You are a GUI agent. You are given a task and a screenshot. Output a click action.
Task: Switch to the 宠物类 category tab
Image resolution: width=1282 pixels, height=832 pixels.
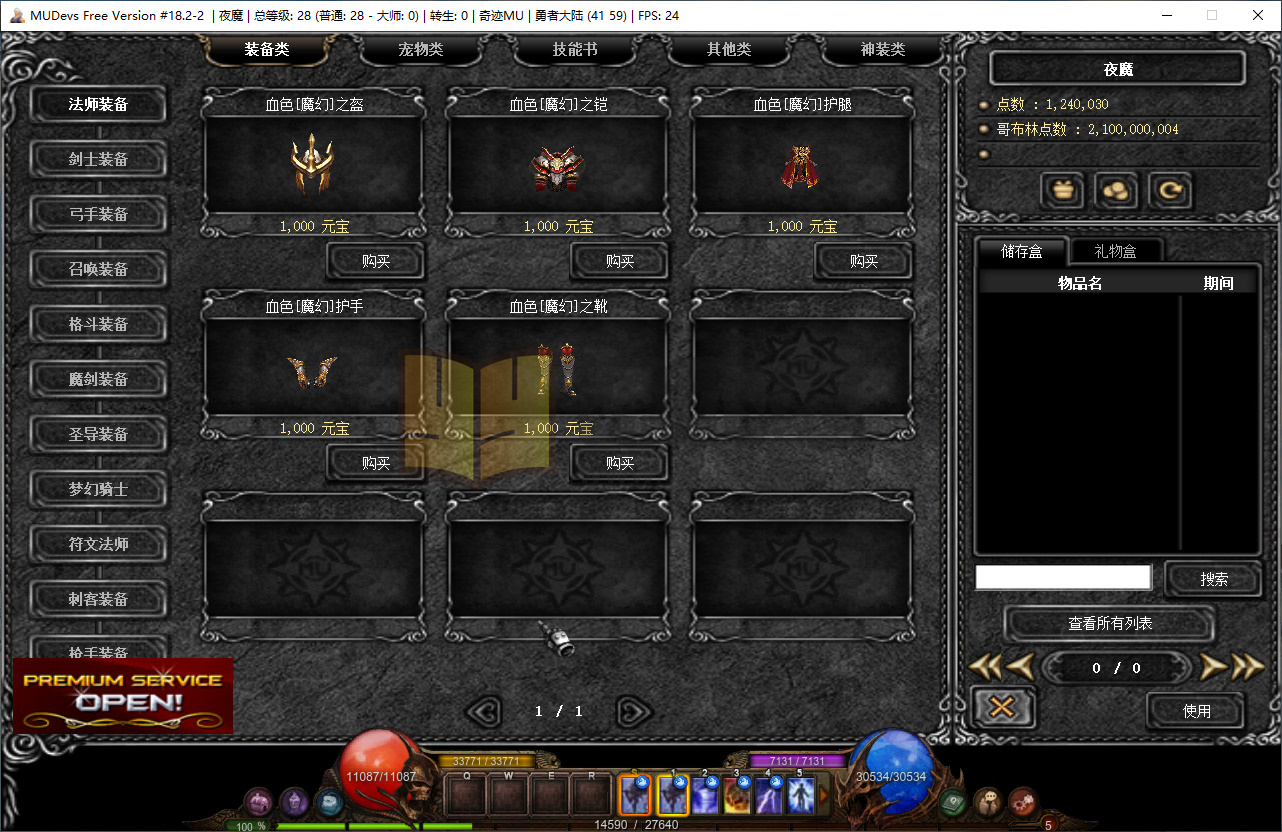click(x=421, y=50)
